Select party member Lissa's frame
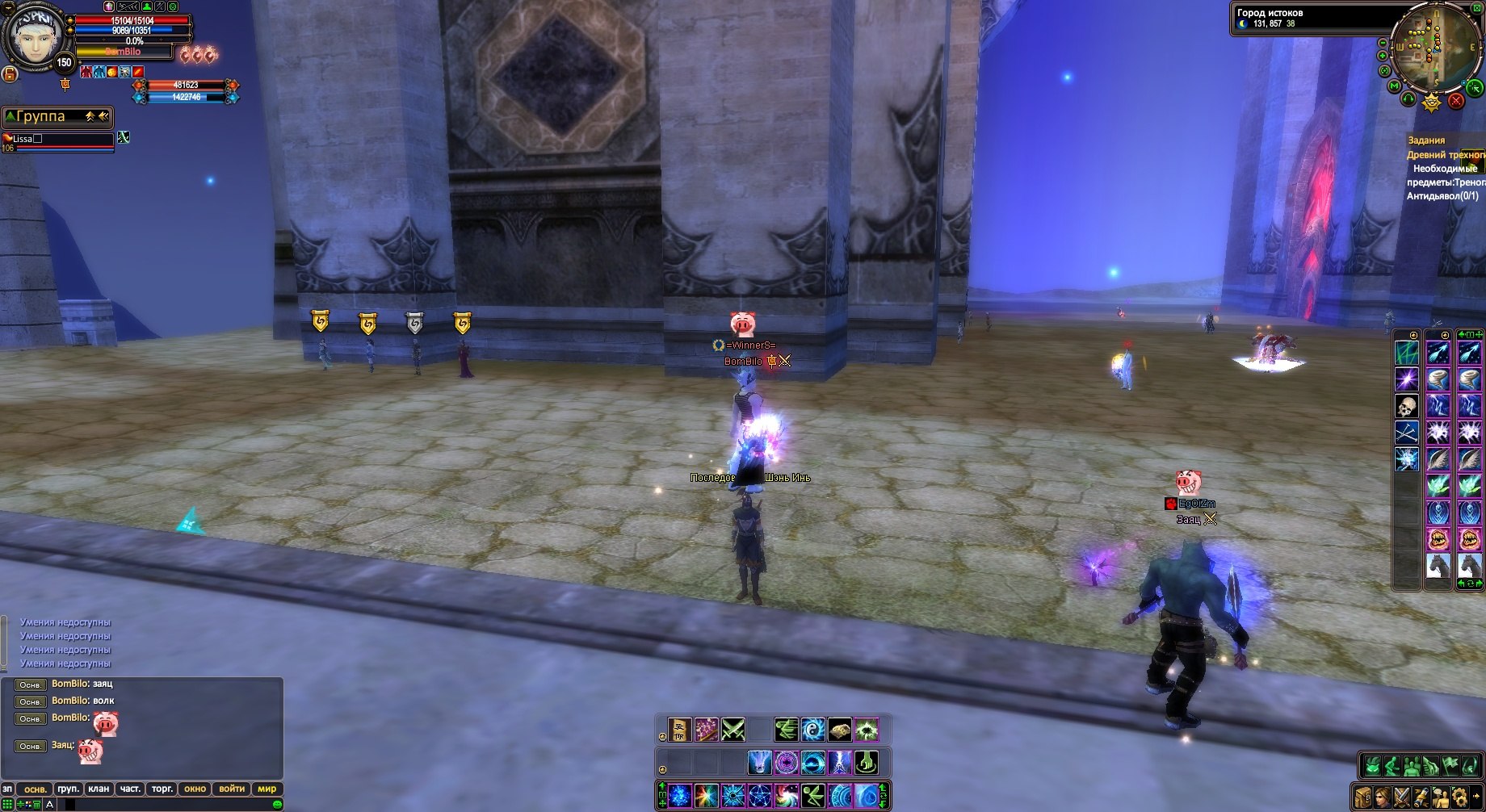 coord(58,142)
